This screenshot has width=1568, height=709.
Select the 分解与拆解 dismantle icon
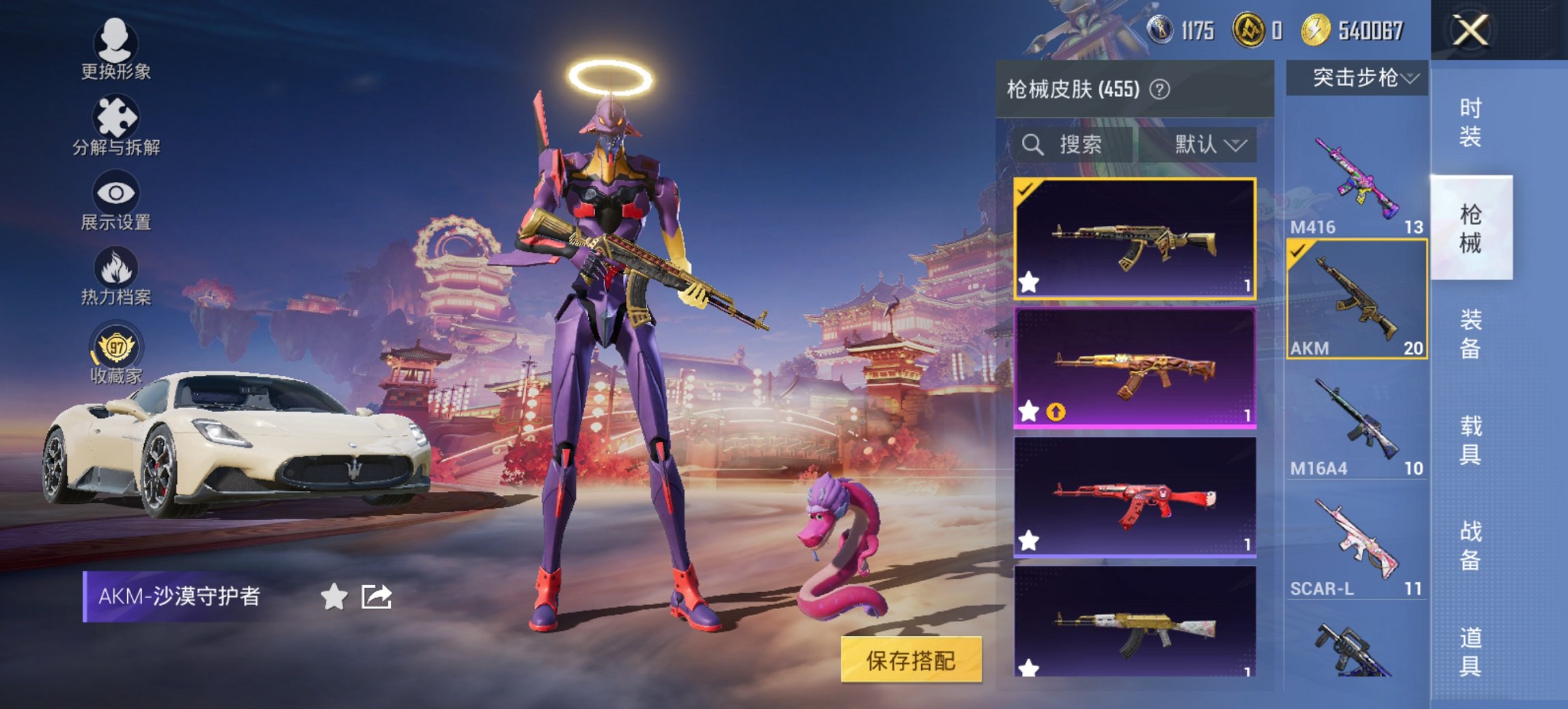(116, 116)
